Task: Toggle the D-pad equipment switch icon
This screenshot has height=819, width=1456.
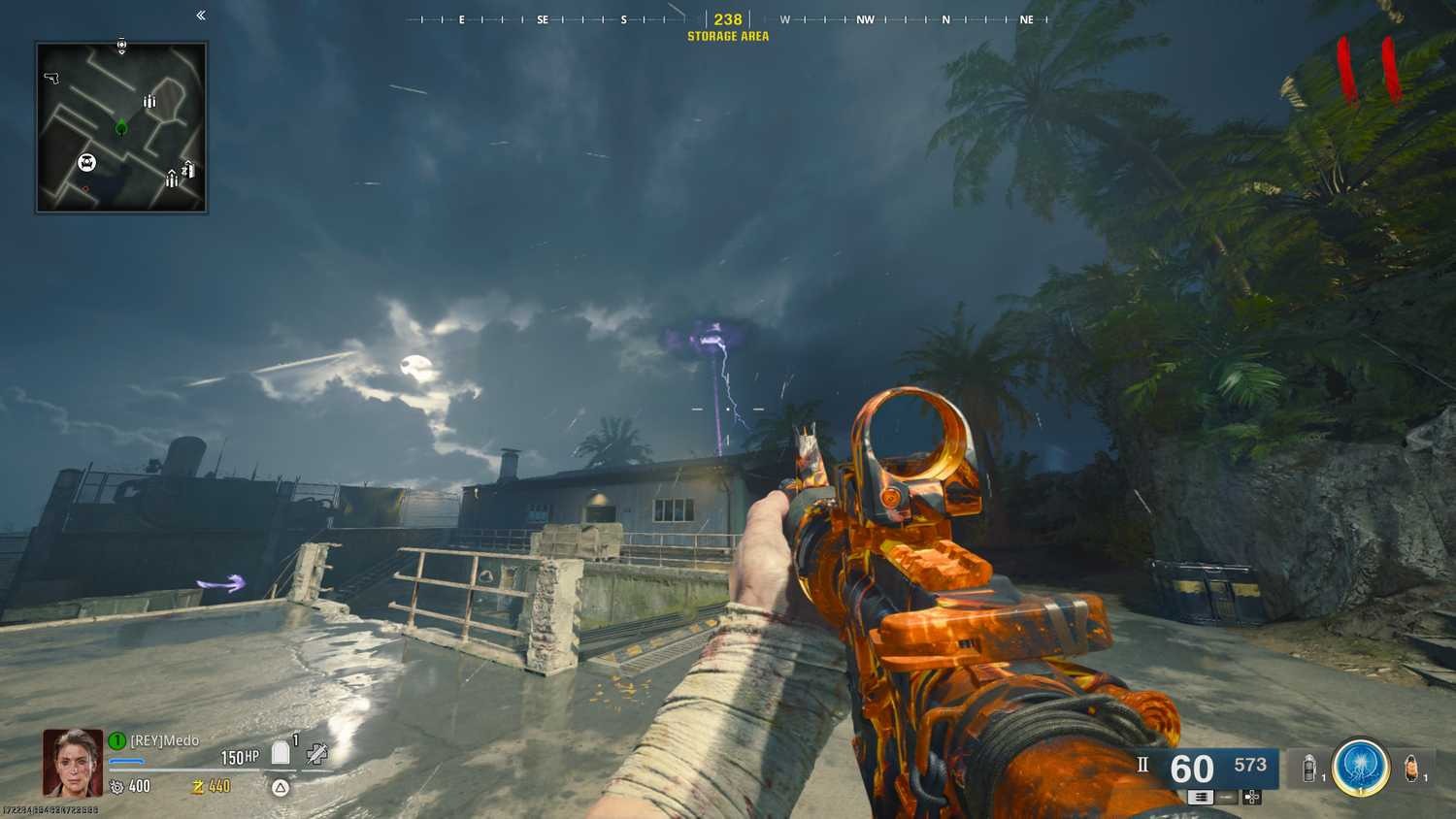Action: tap(1251, 797)
